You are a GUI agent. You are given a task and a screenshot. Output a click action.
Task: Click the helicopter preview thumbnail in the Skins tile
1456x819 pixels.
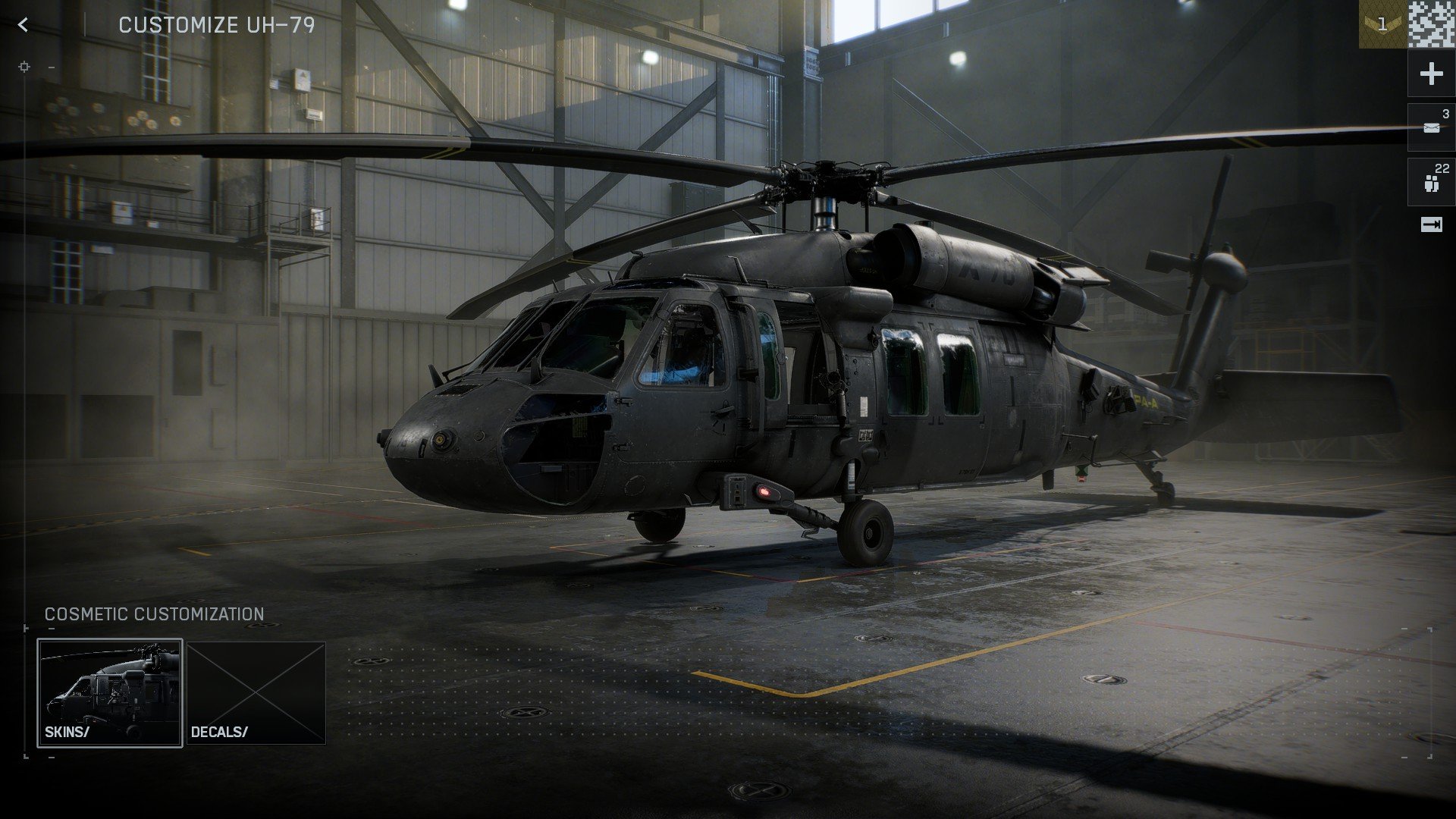click(x=110, y=682)
